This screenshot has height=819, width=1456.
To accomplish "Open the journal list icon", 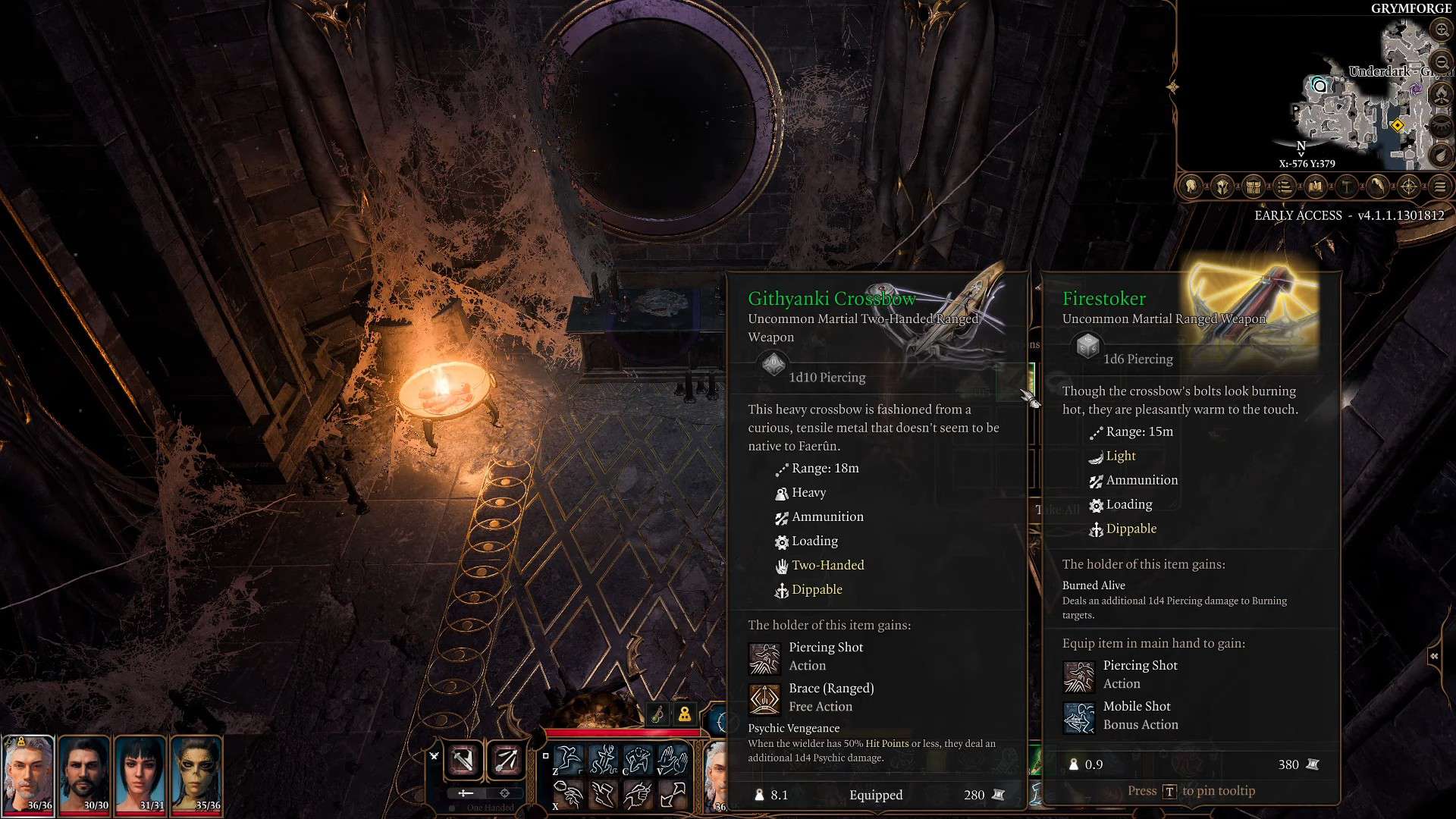I will tap(1285, 187).
